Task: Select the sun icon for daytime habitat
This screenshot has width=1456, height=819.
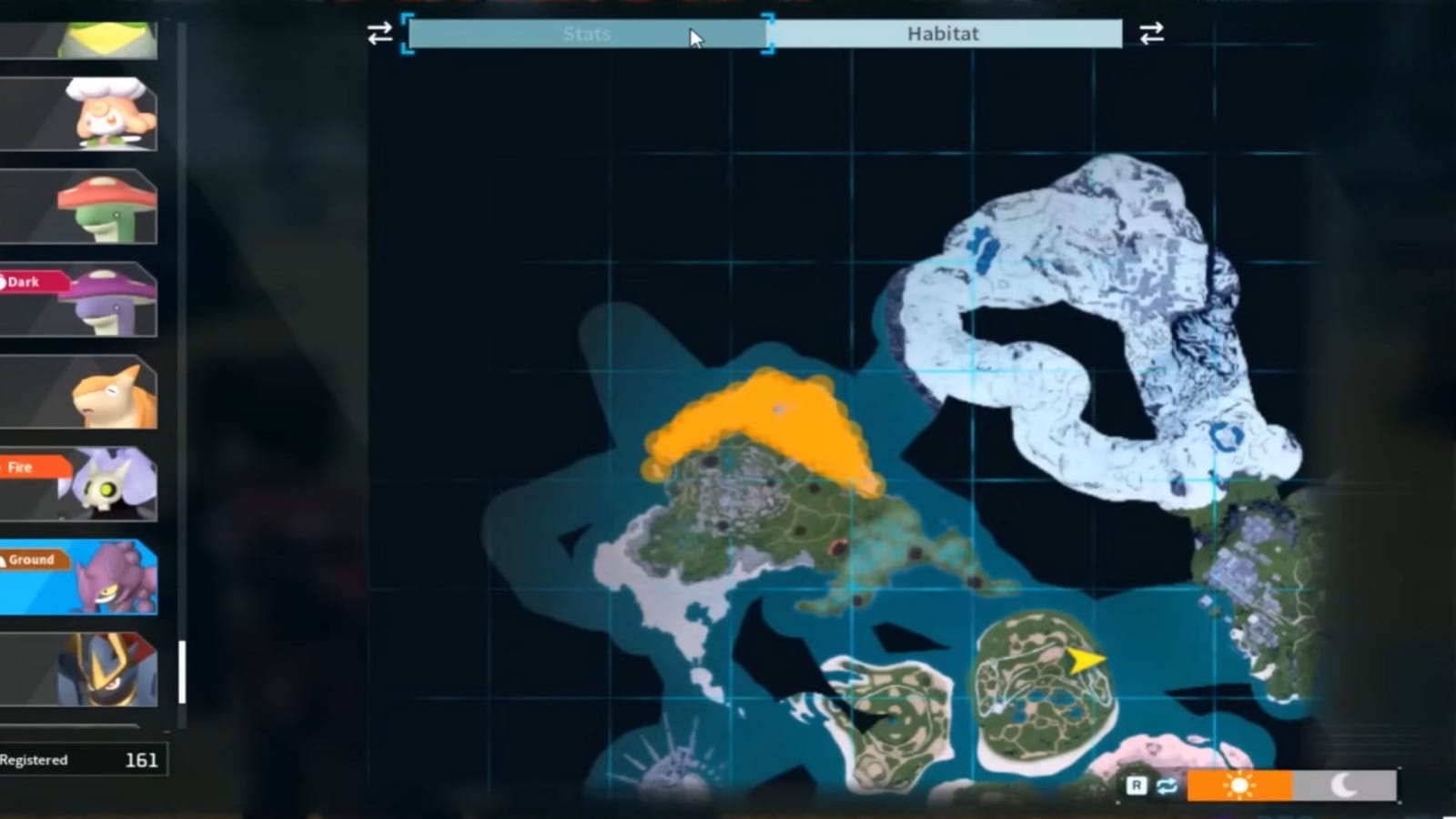Action: point(1240,784)
